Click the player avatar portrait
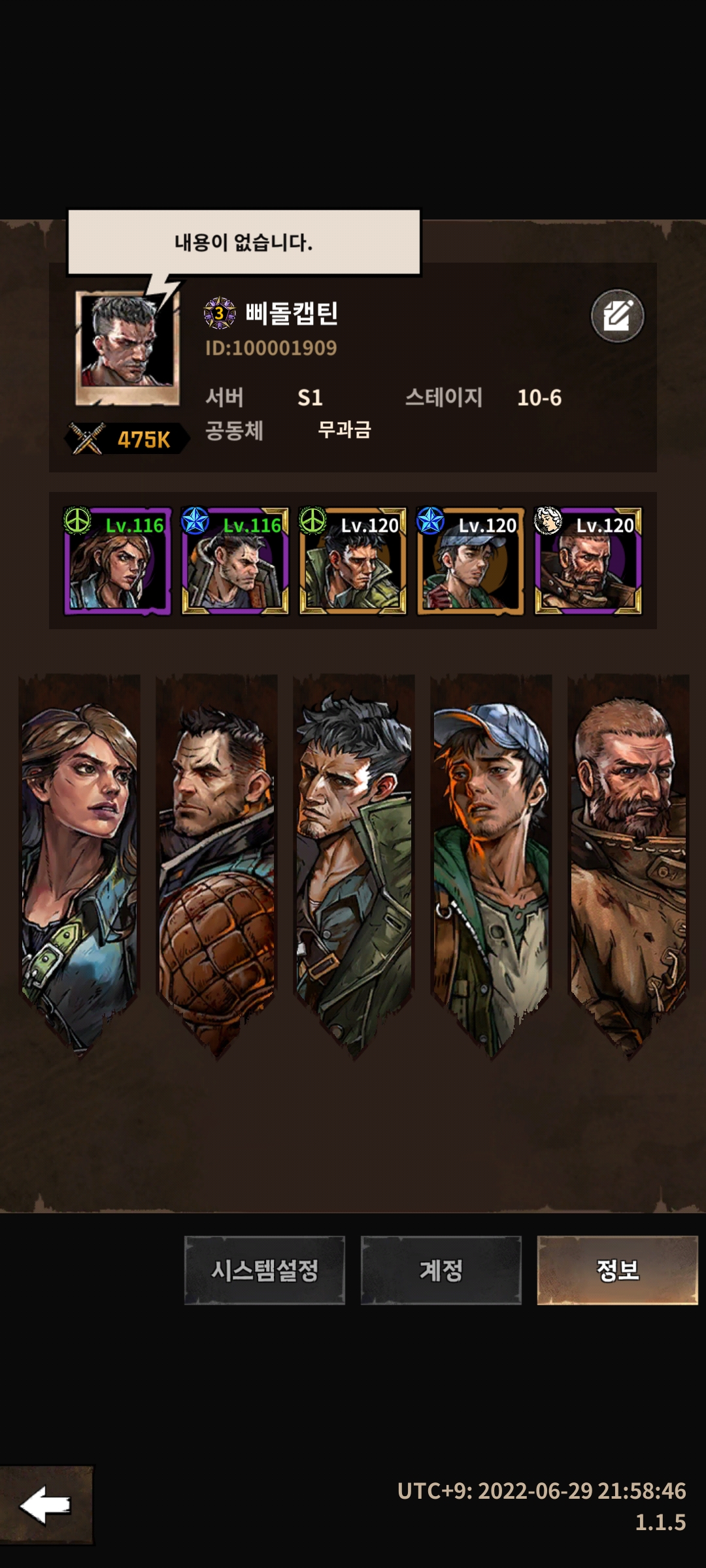706x1568 pixels. (127, 348)
